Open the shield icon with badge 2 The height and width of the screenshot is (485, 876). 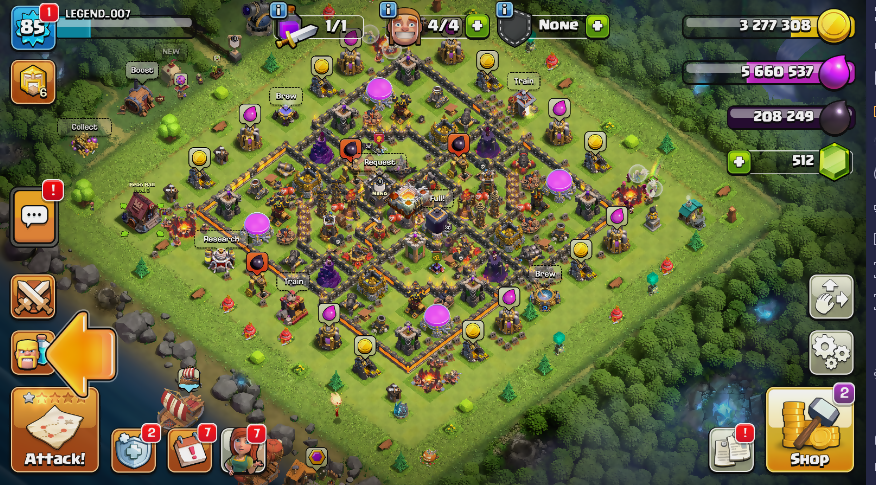point(133,450)
